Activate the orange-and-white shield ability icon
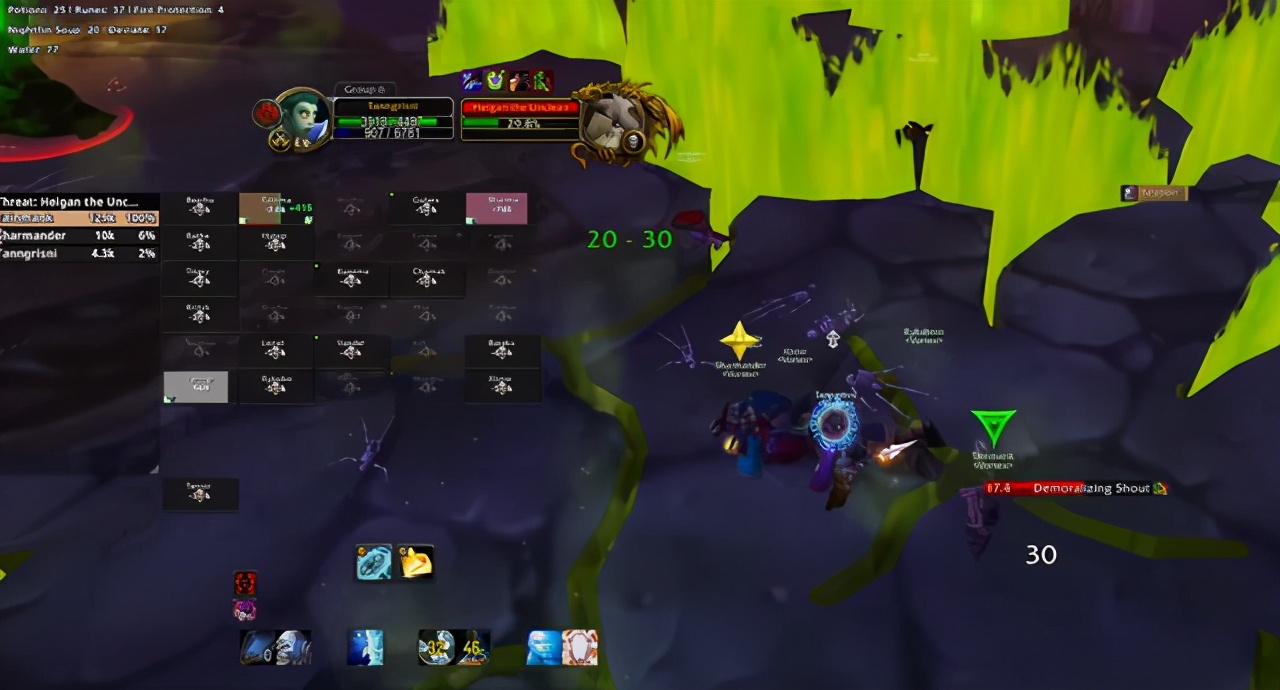The image size is (1280, 690). tap(580, 648)
